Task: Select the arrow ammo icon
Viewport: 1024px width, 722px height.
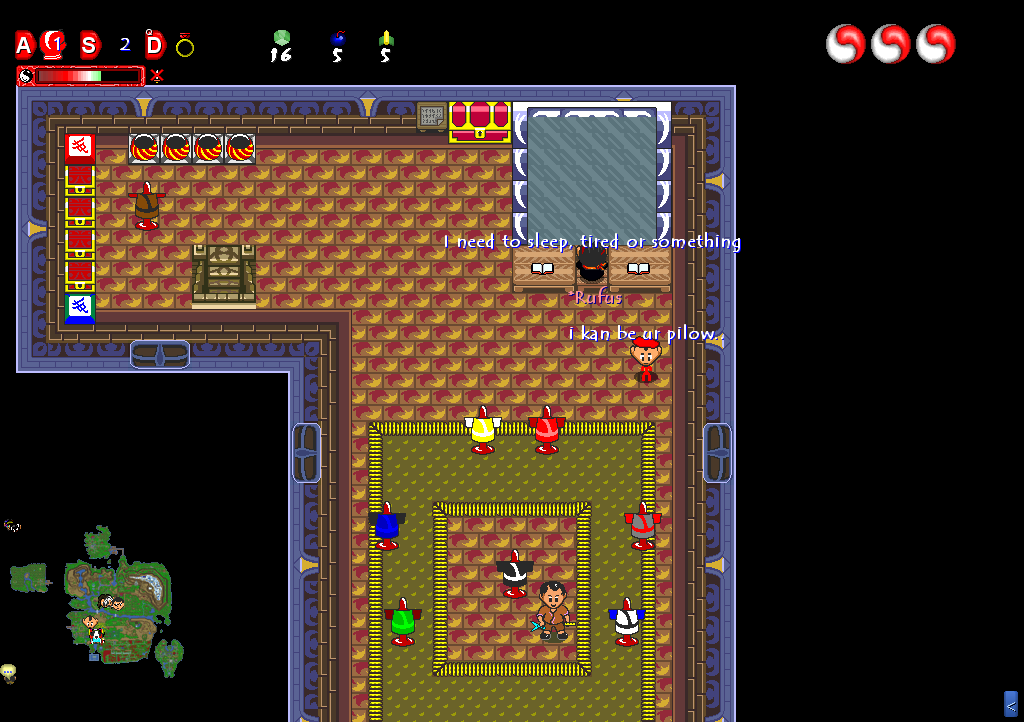Action: [385, 40]
